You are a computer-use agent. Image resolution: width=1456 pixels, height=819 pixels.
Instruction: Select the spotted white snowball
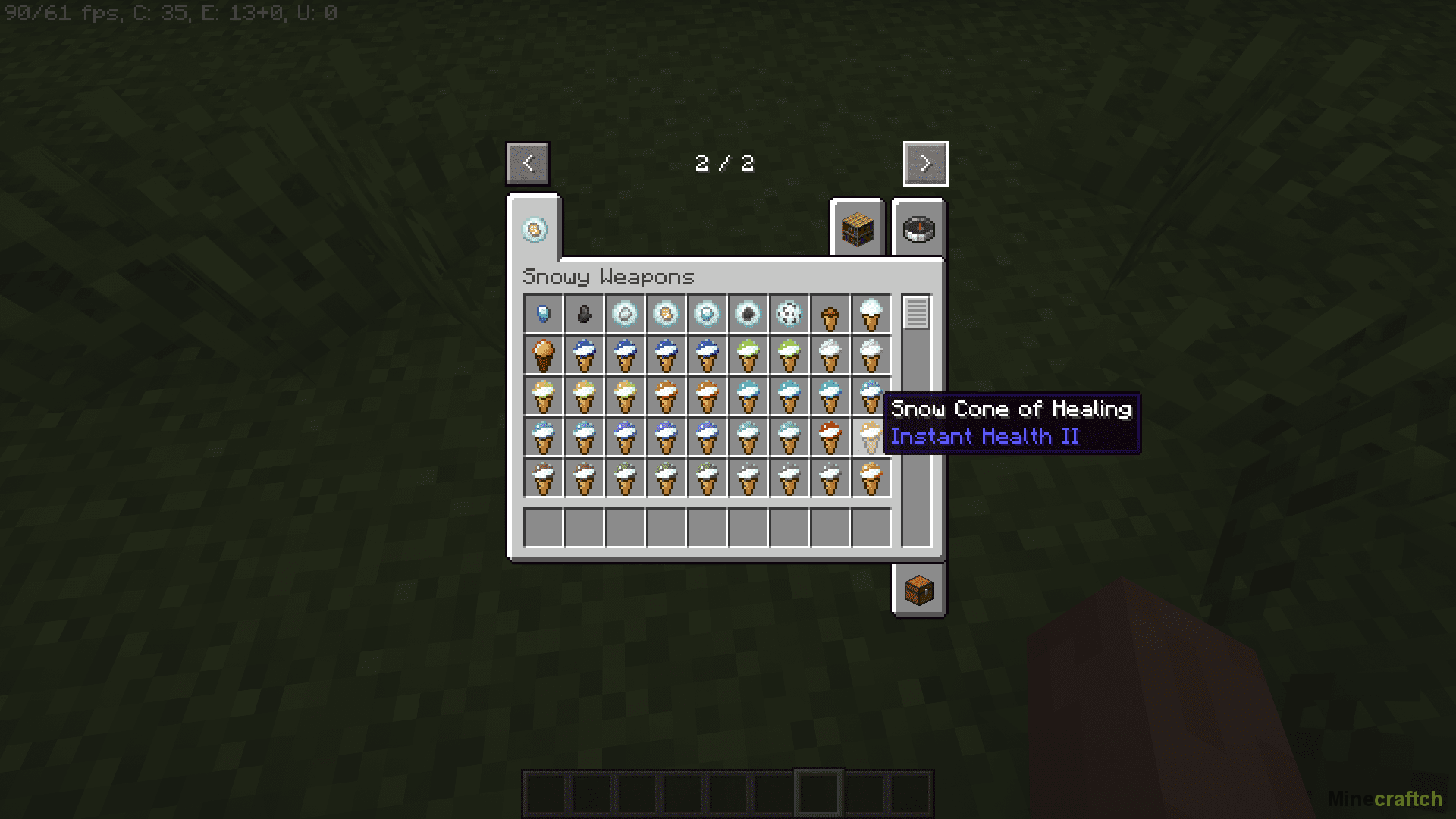point(789,314)
